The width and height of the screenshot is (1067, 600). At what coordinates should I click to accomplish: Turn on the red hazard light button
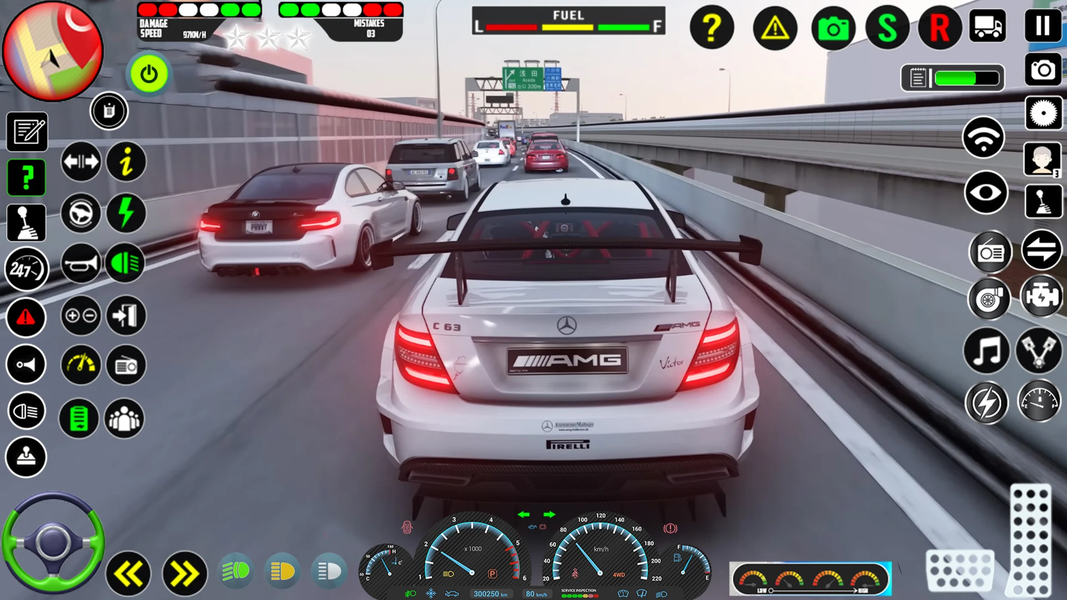pos(26,318)
